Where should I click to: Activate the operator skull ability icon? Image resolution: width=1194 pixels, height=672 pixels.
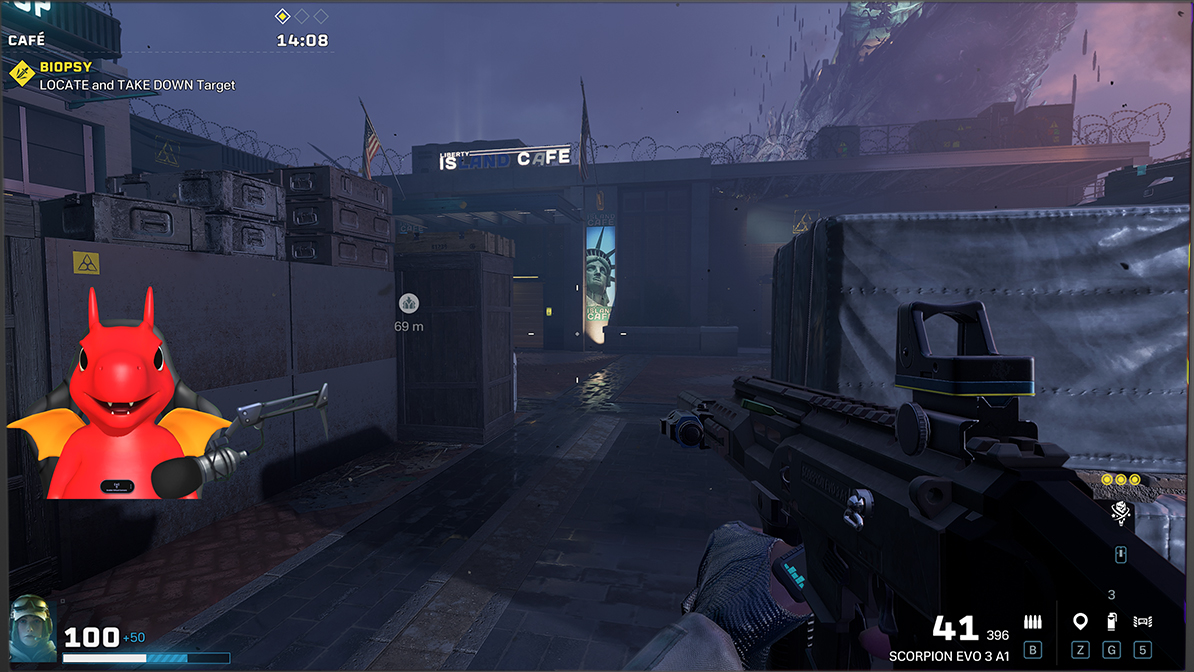click(x=1121, y=513)
